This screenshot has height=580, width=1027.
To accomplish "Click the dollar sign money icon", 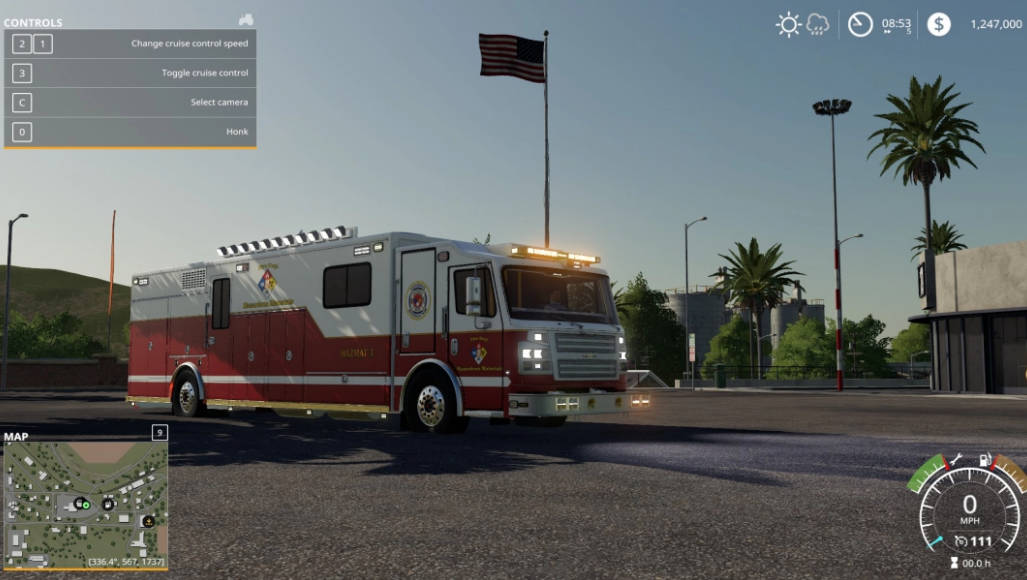I will pyautogui.click(x=938, y=24).
